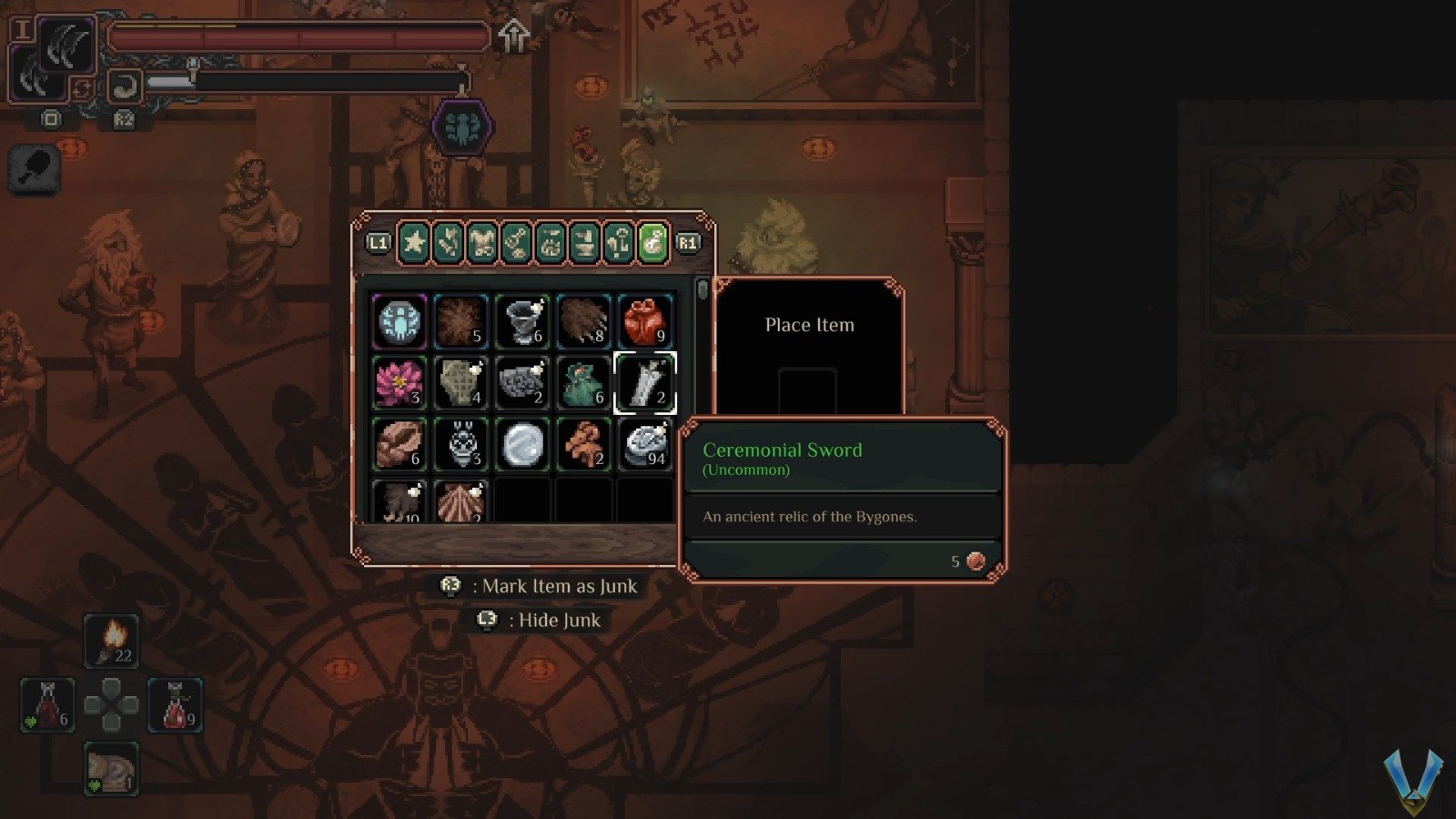The width and height of the screenshot is (1456, 819).
Task: Select the Ceremonial Sword item slot
Action: pos(645,383)
